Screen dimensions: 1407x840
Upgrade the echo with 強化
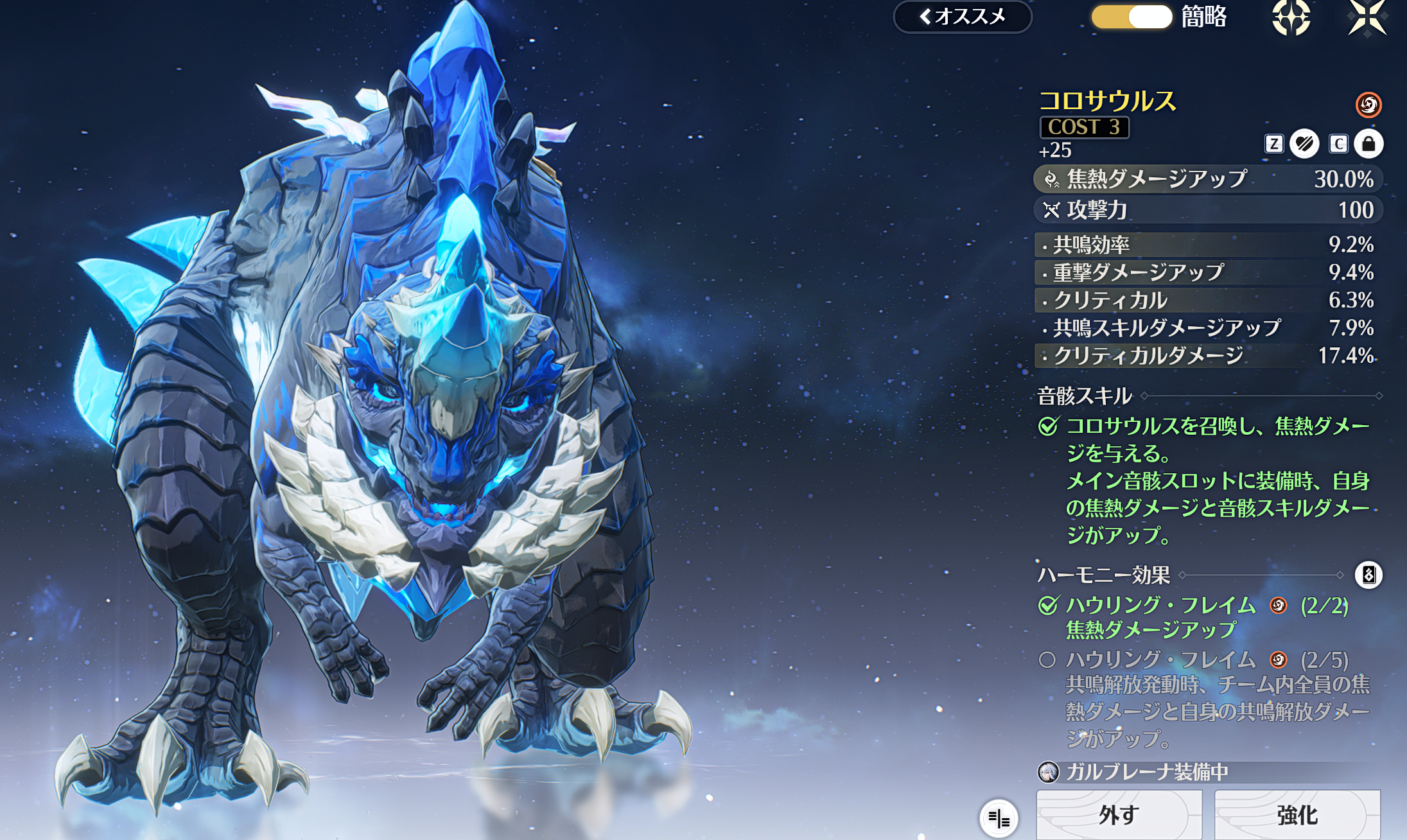coord(1297,815)
